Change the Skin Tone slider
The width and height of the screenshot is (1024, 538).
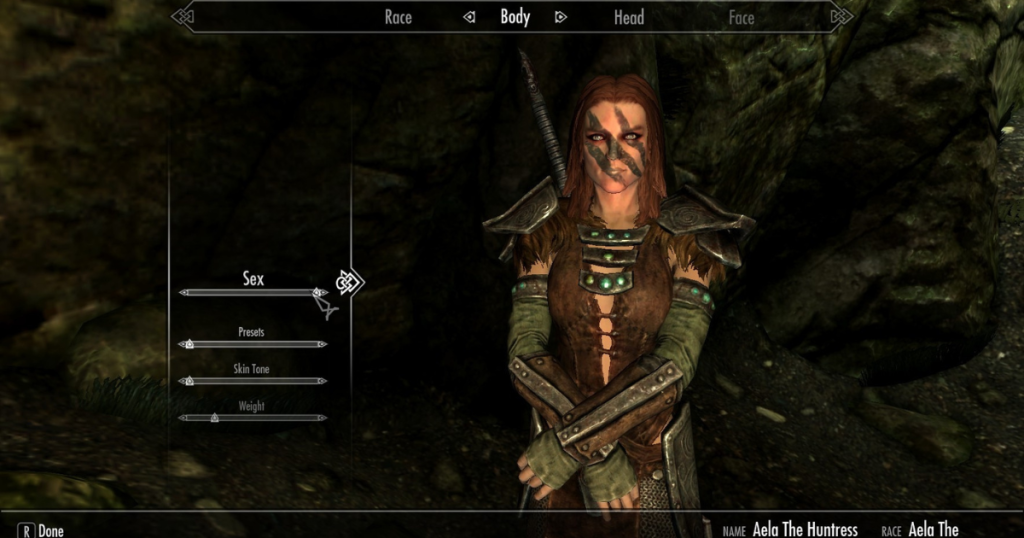(253, 381)
